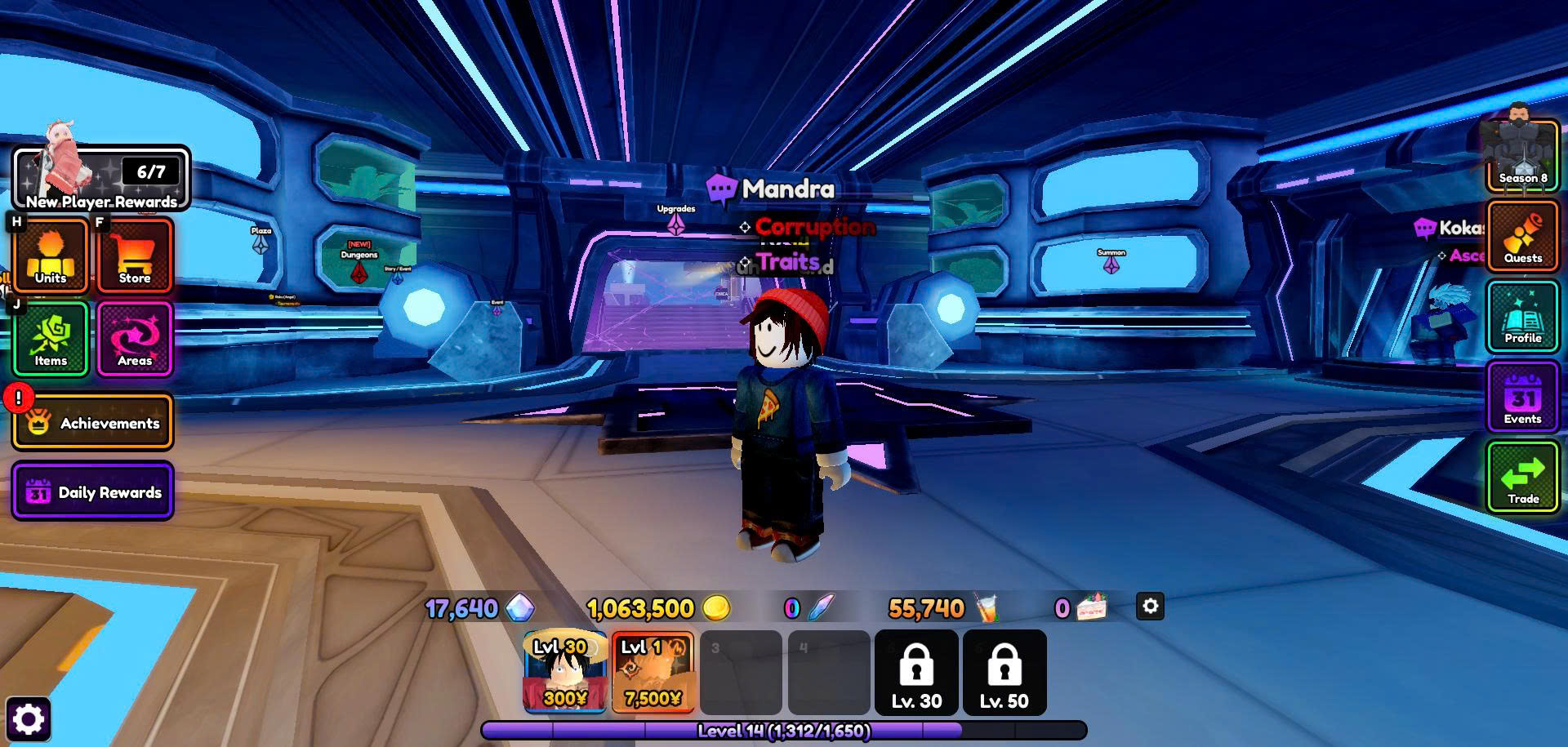Open the Items inventory
Image resolution: width=1568 pixels, height=747 pixels.
click(51, 338)
